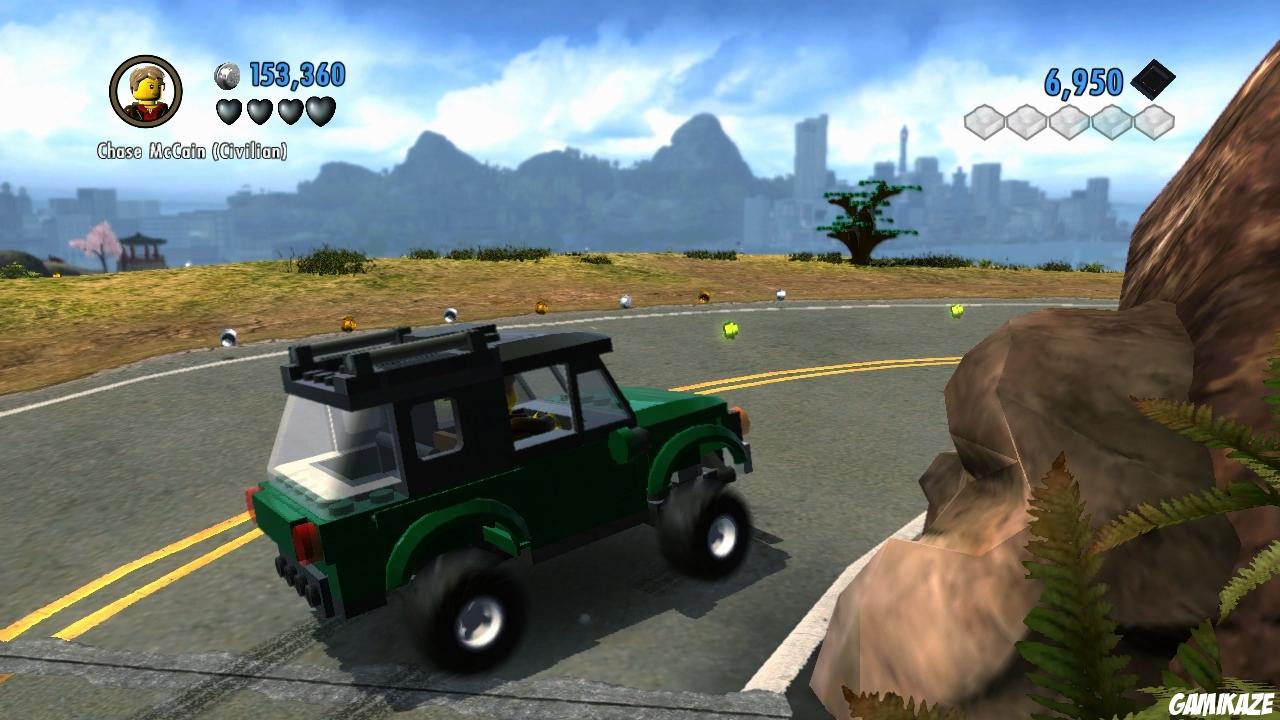Click the black brick icon beside 6,950
This screenshot has width=1280, height=720.
click(x=1152, y=81)
